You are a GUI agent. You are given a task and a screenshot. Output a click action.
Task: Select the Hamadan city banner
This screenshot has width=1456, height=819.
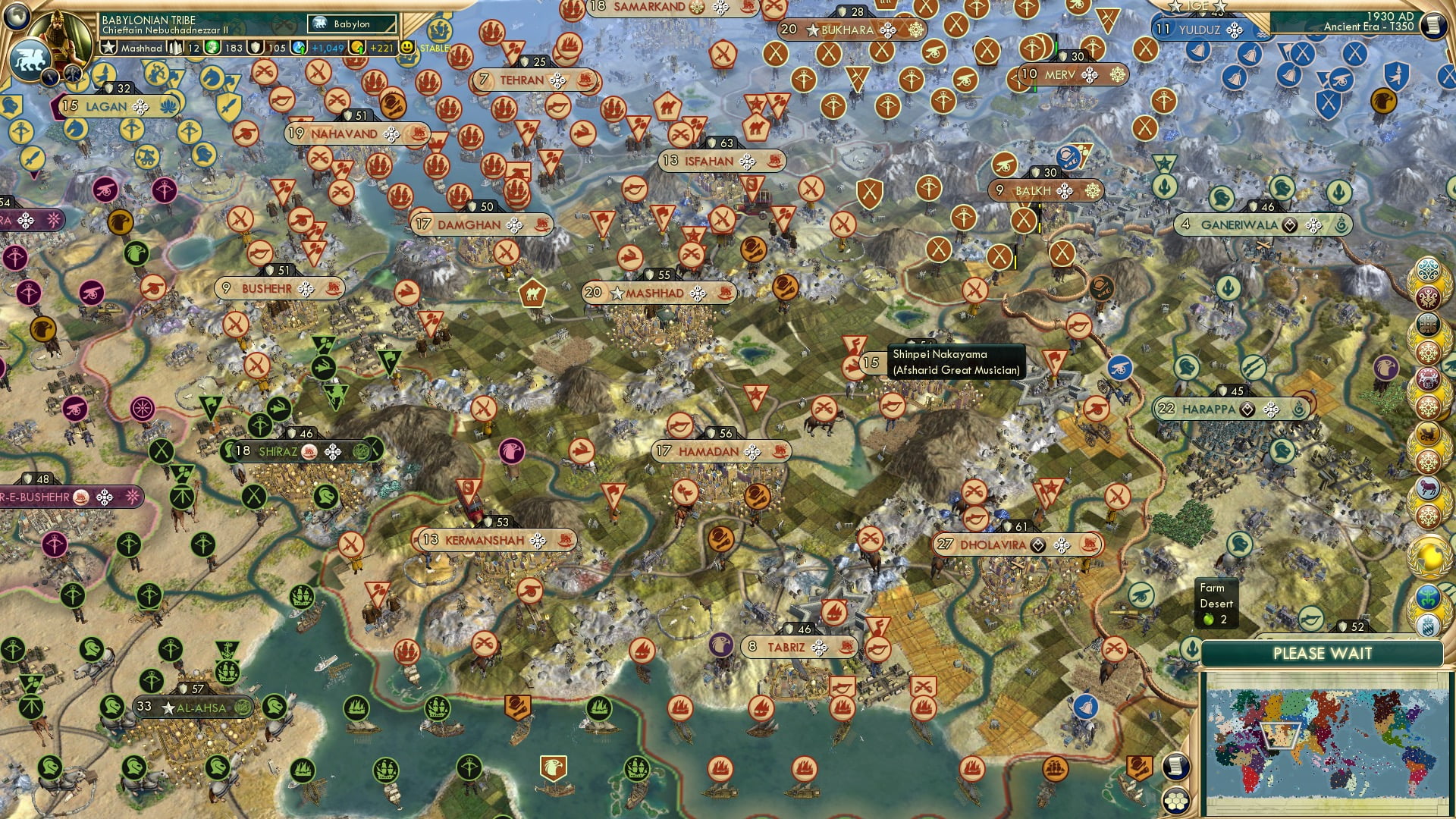coord(709,452)
